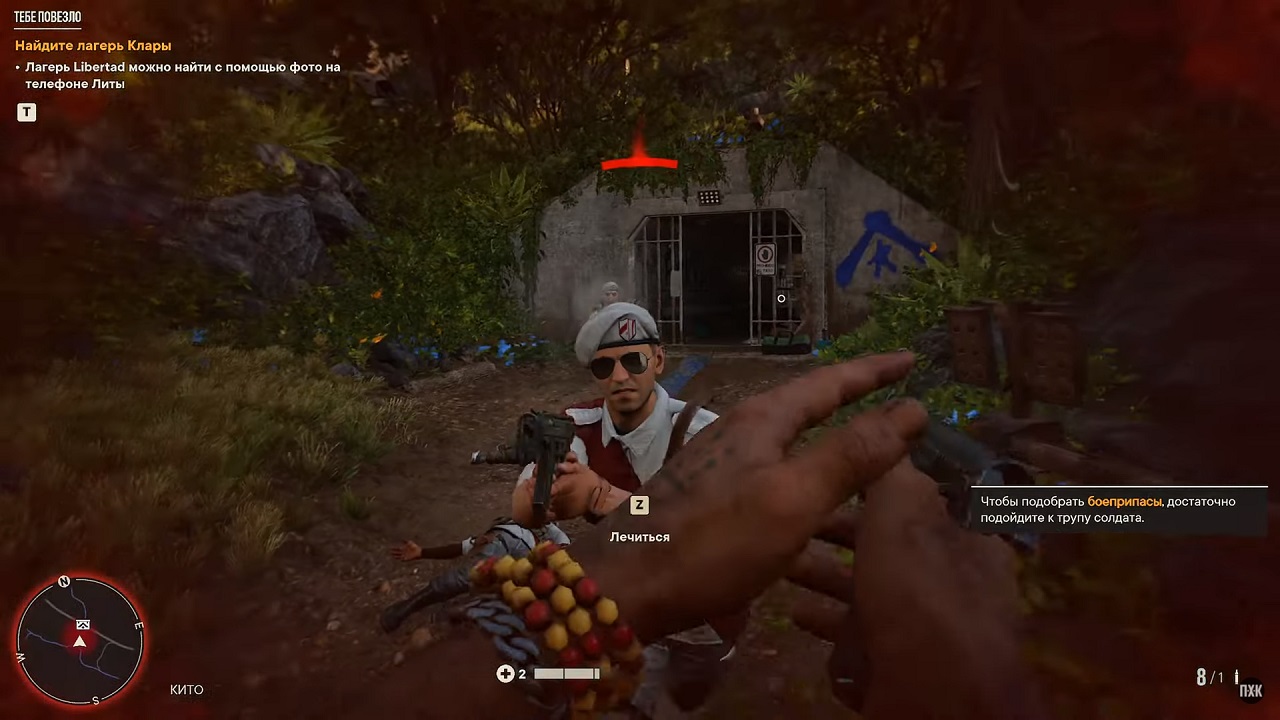Click the КИТО region label
Screen dimensions: 1280x720
coord(187,689)
